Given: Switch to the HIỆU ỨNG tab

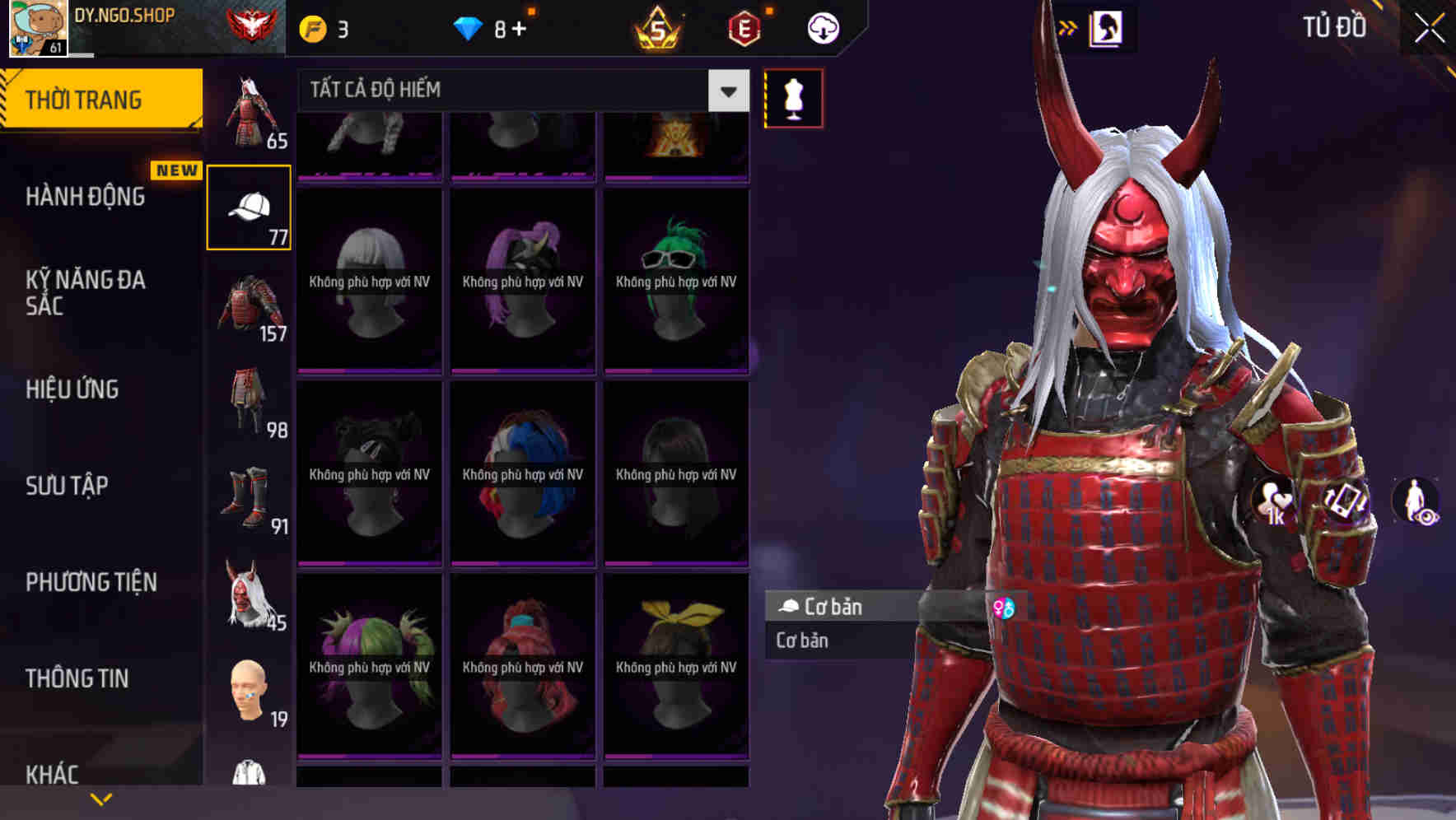Looking at the screenshot, I should [x=72, y=389].
